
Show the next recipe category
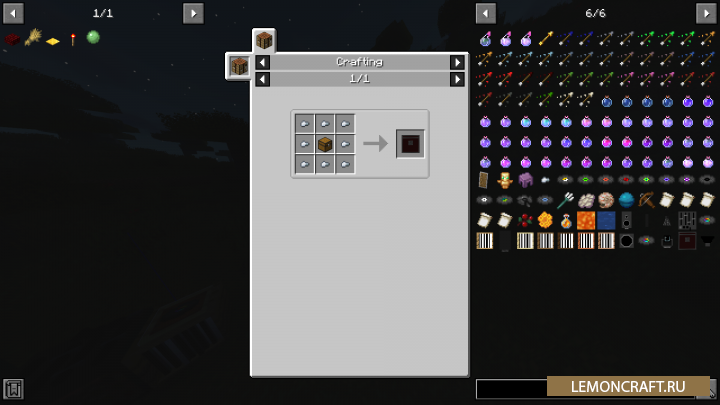pos(457,62)
